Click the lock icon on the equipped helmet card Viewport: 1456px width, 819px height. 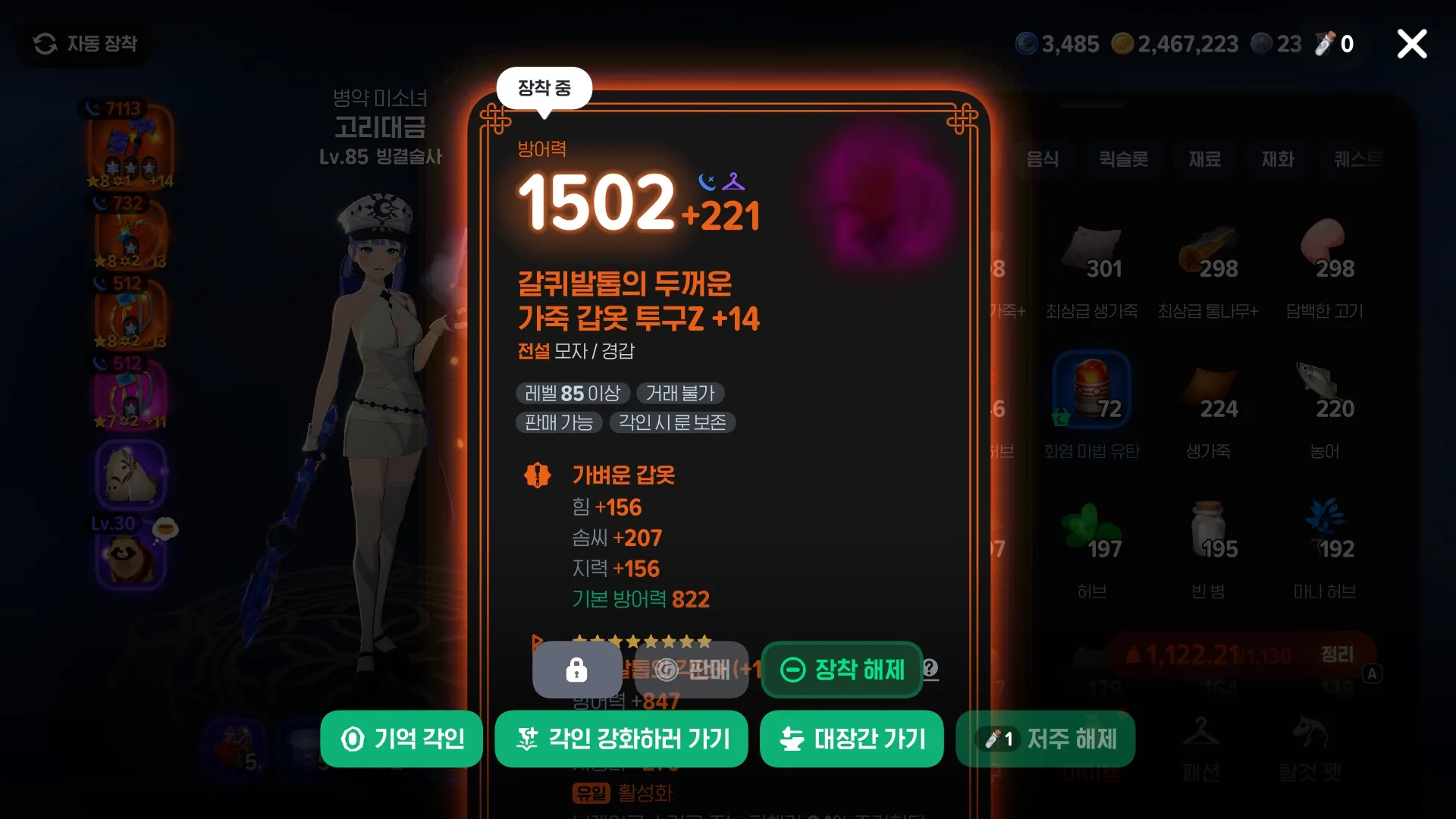click(576, 670)
